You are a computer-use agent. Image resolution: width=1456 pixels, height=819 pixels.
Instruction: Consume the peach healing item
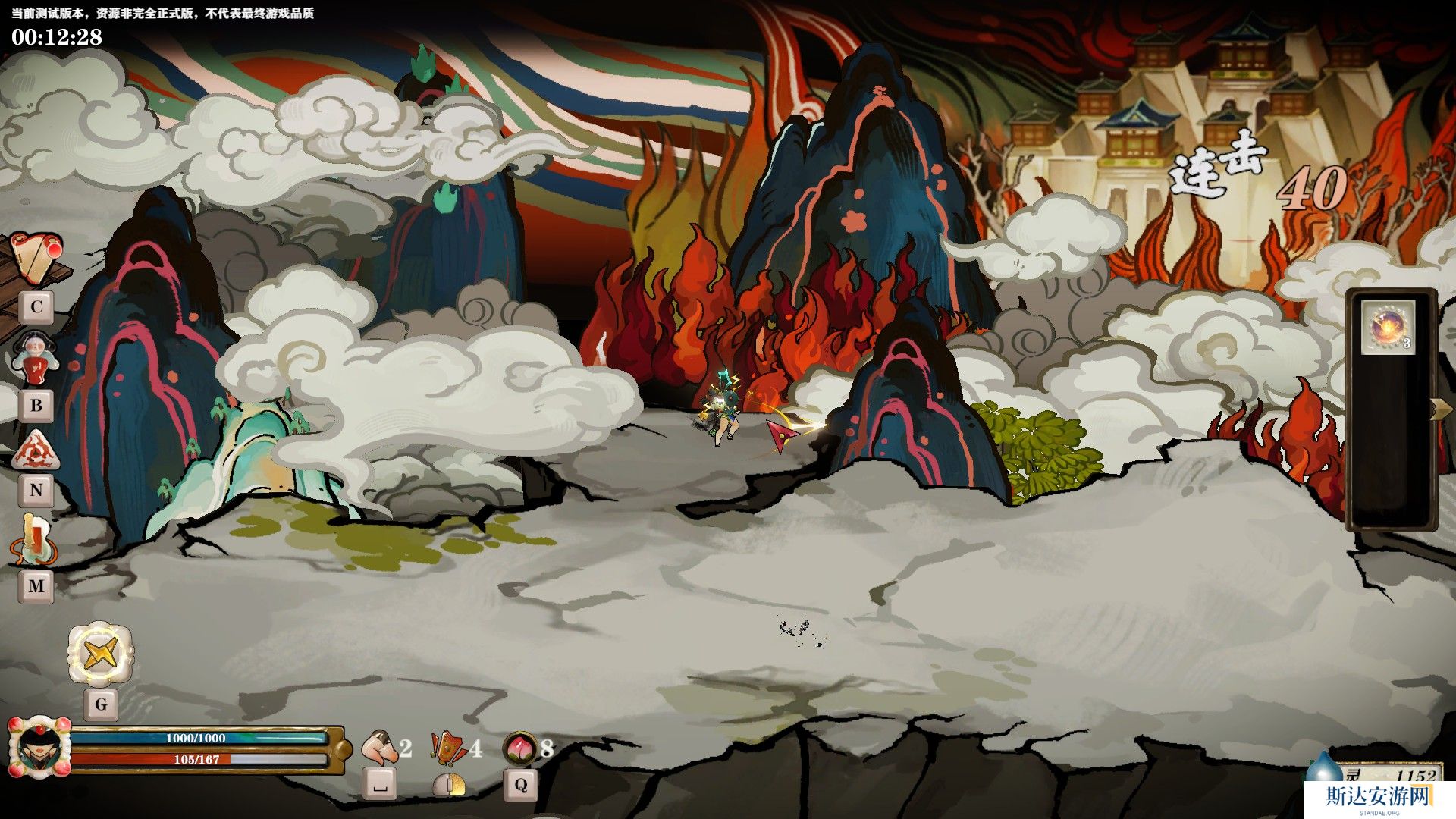[x=521, y=748]
